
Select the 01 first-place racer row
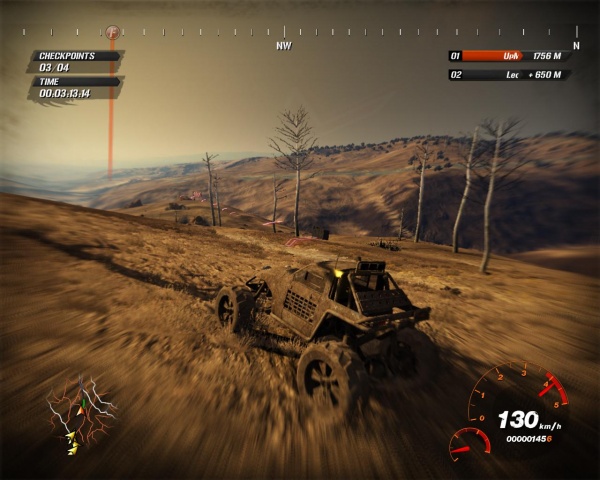[514, 57]
